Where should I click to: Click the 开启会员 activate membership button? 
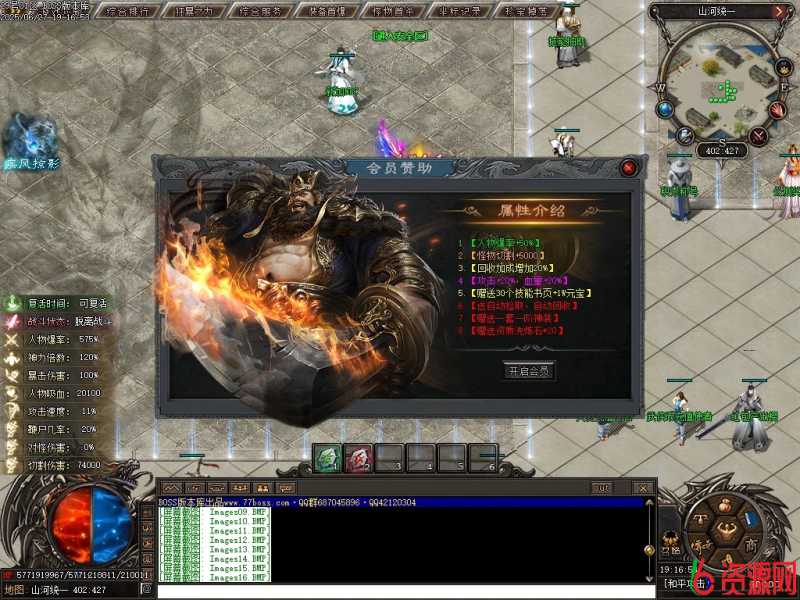[x=528, y=370]
